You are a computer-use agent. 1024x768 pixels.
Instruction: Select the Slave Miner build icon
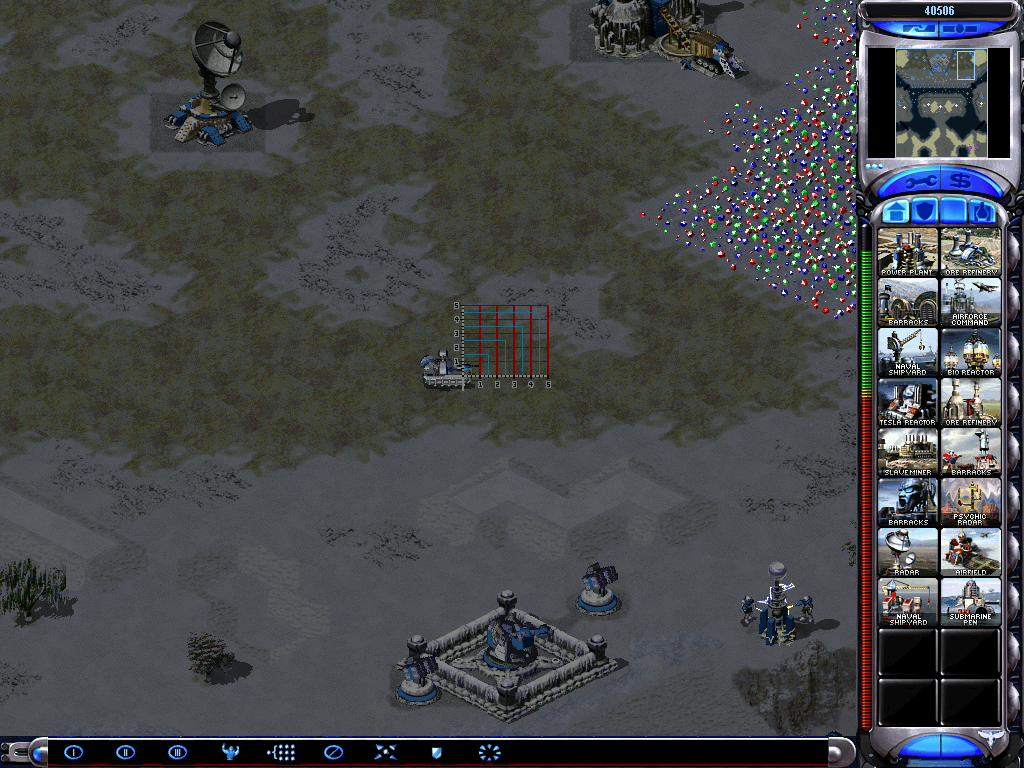(x=908, y=452)
